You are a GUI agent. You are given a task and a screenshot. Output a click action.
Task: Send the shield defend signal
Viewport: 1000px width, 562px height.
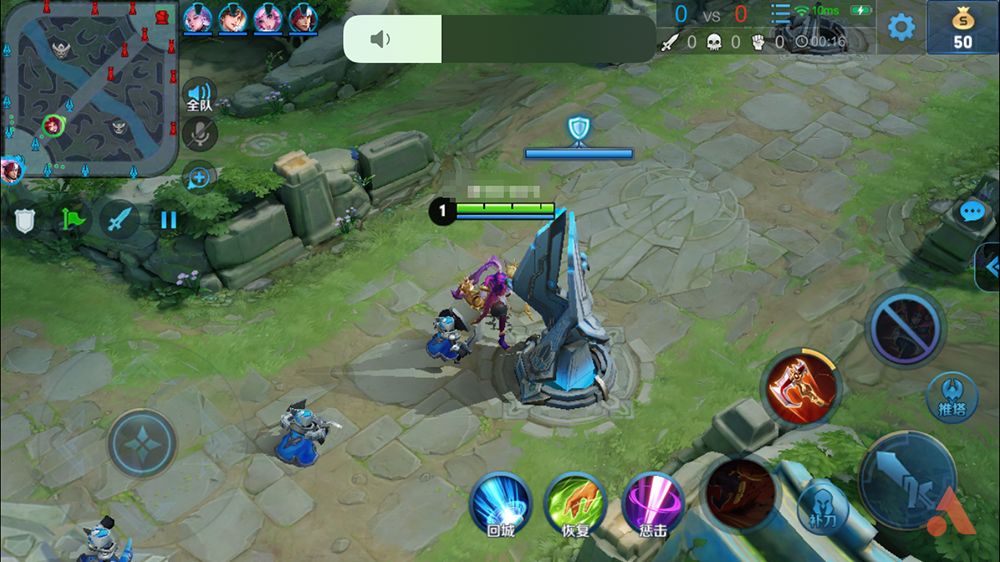(x=24, y=219)
